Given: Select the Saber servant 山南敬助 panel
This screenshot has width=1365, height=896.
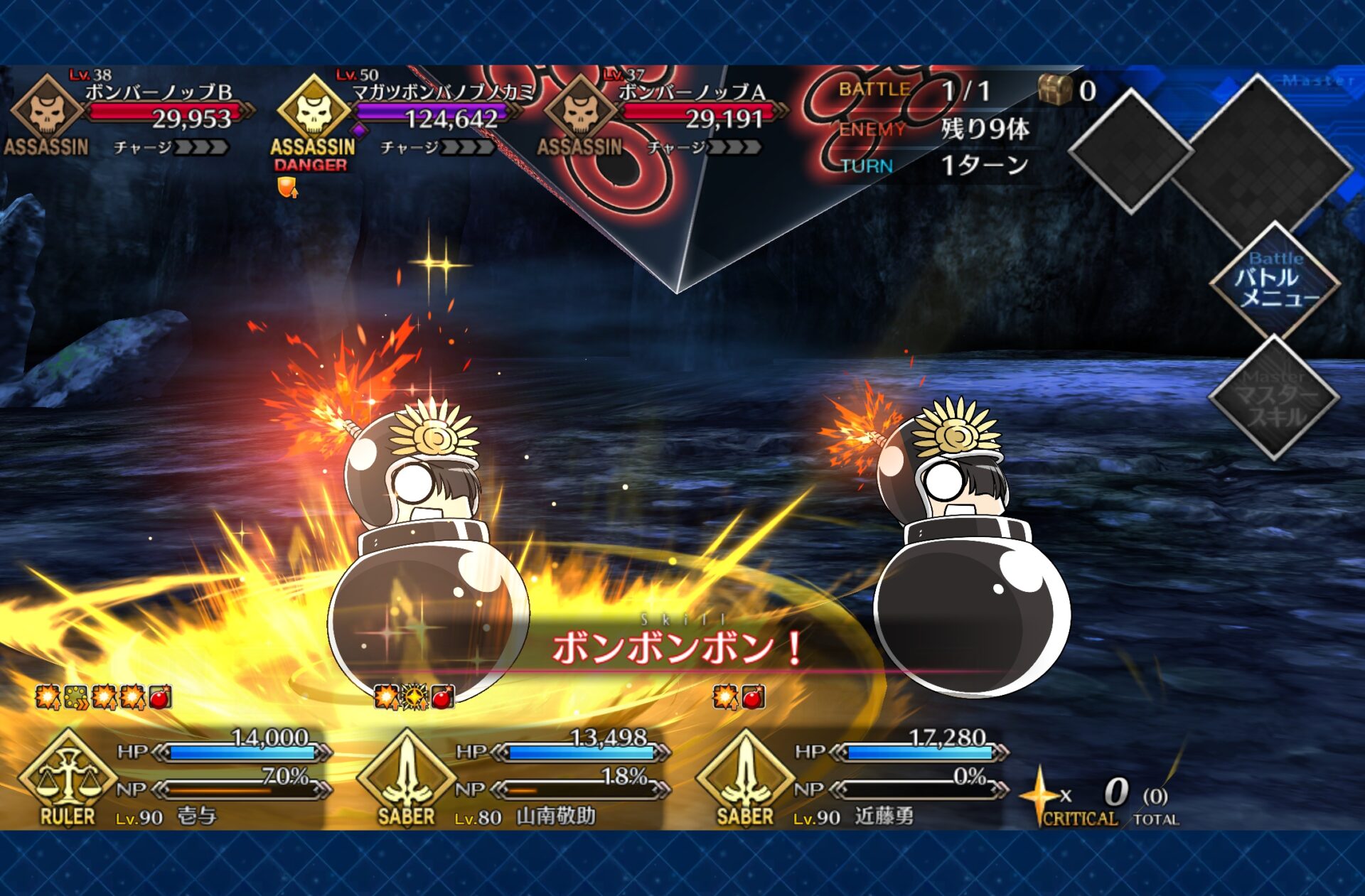Looking at the screenshot, I should 512,778.
